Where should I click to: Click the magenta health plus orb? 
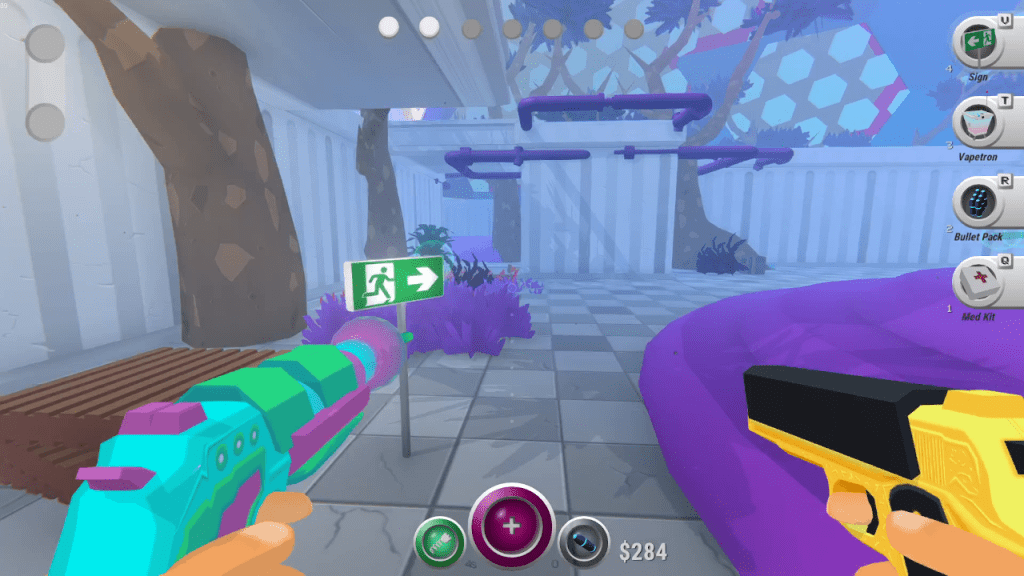[512, 526]
